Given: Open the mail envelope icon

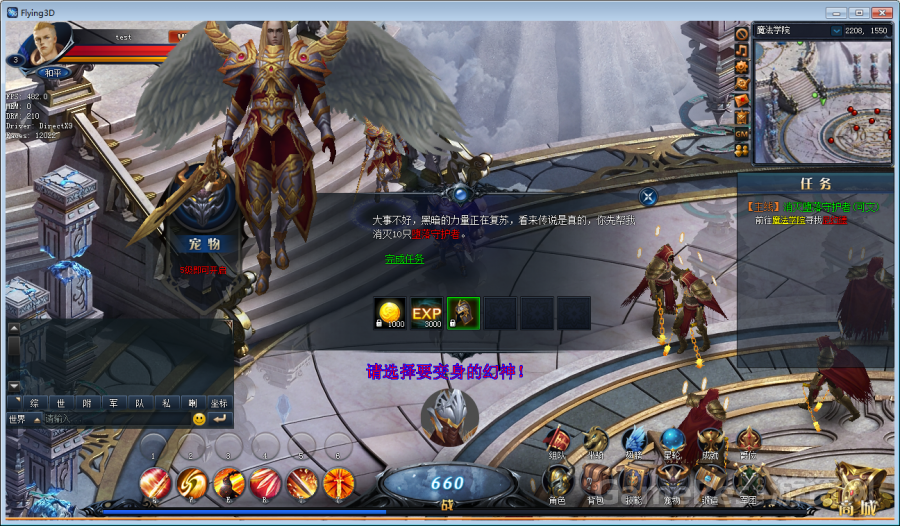Looking at the screenshot, I should coord(742,100).
